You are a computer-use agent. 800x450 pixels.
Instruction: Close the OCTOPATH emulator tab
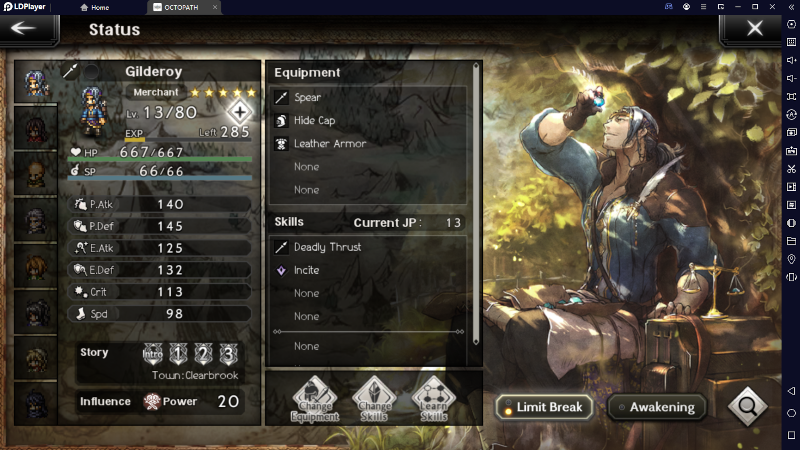(x=215, y=7)
